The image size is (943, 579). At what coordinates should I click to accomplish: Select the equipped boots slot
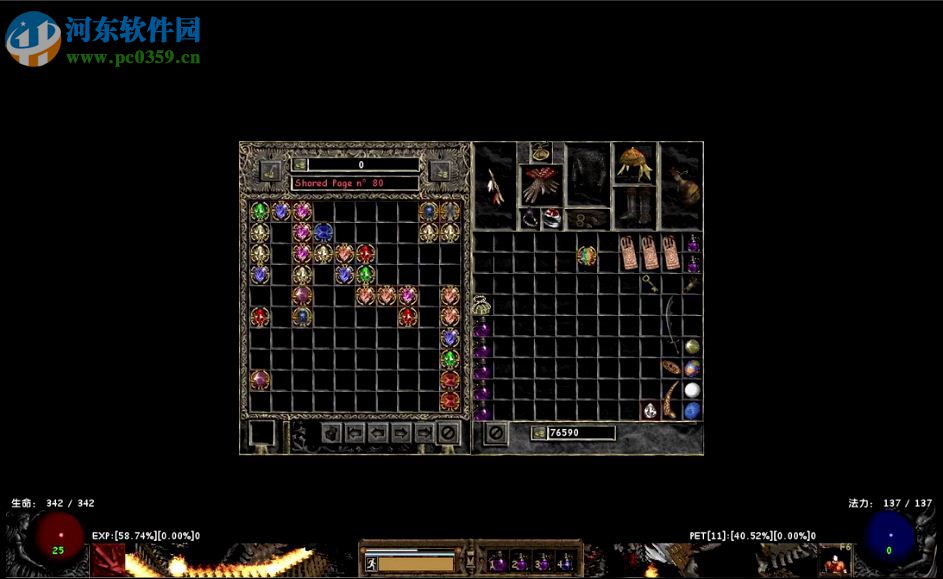[x=634, y=206]
